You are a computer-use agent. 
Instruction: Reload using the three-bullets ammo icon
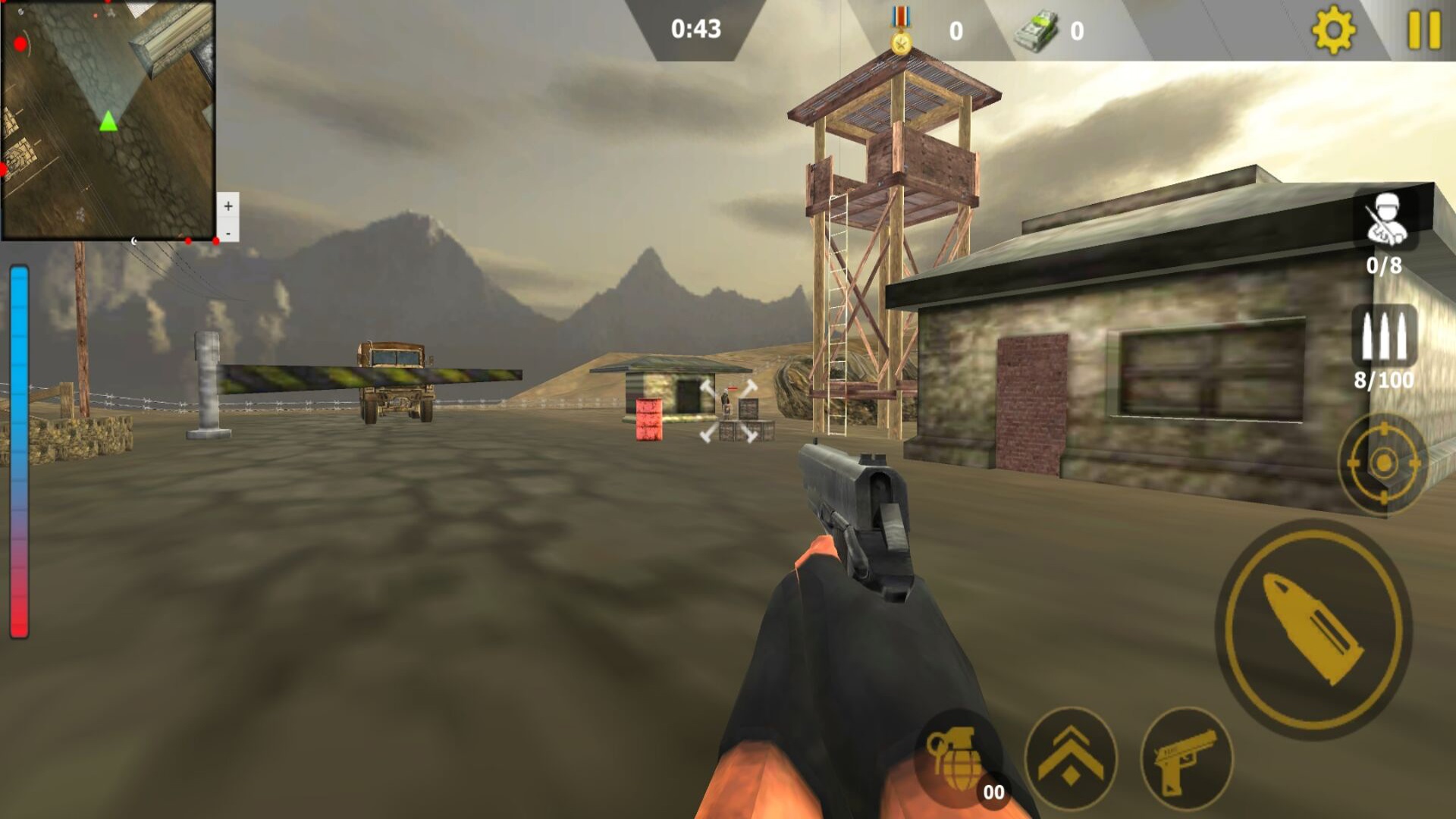[1384, 336]
